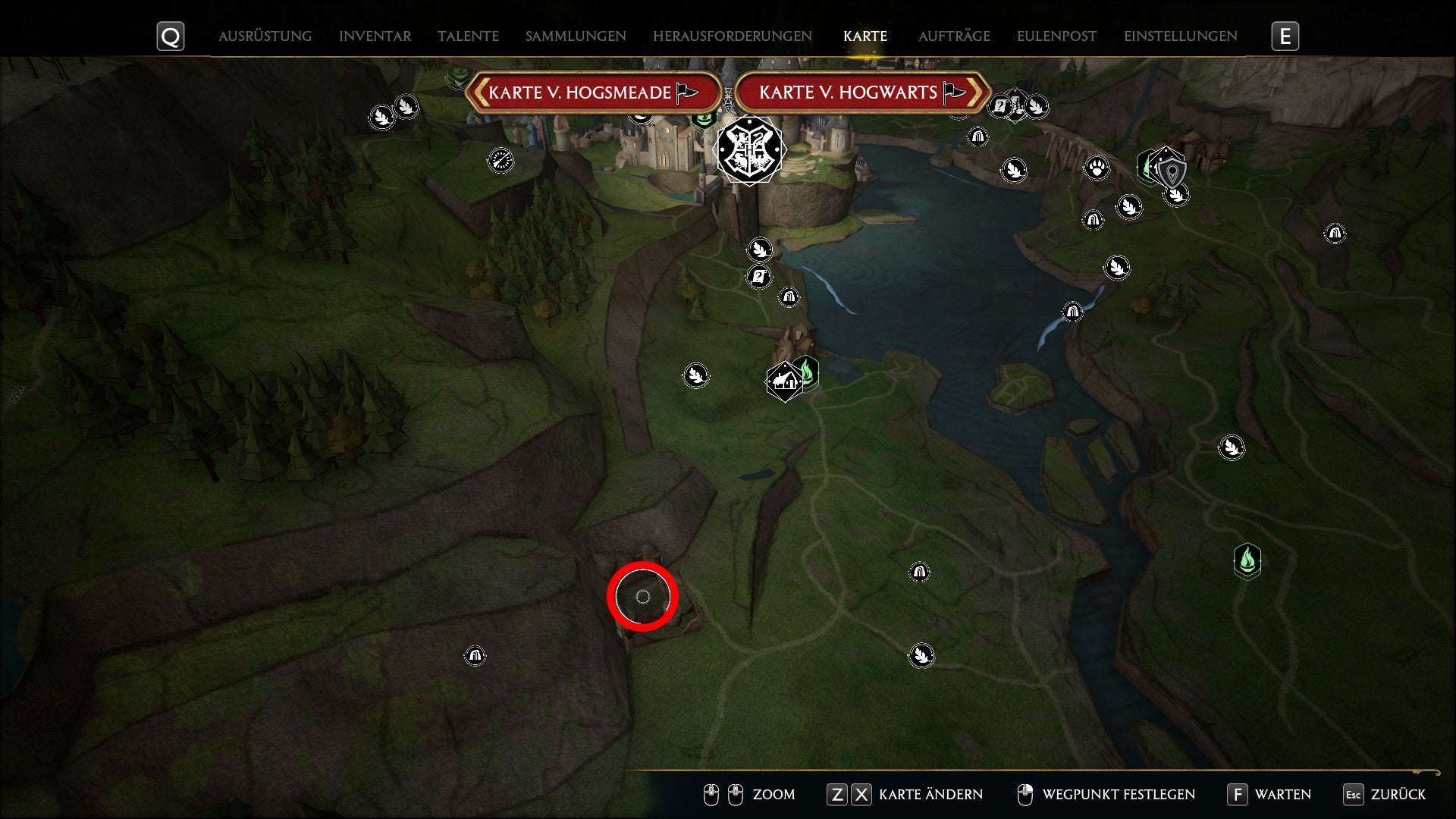Click the E key prompt in the top-right corner
Screen dimensions: 1456x819
1285,36
